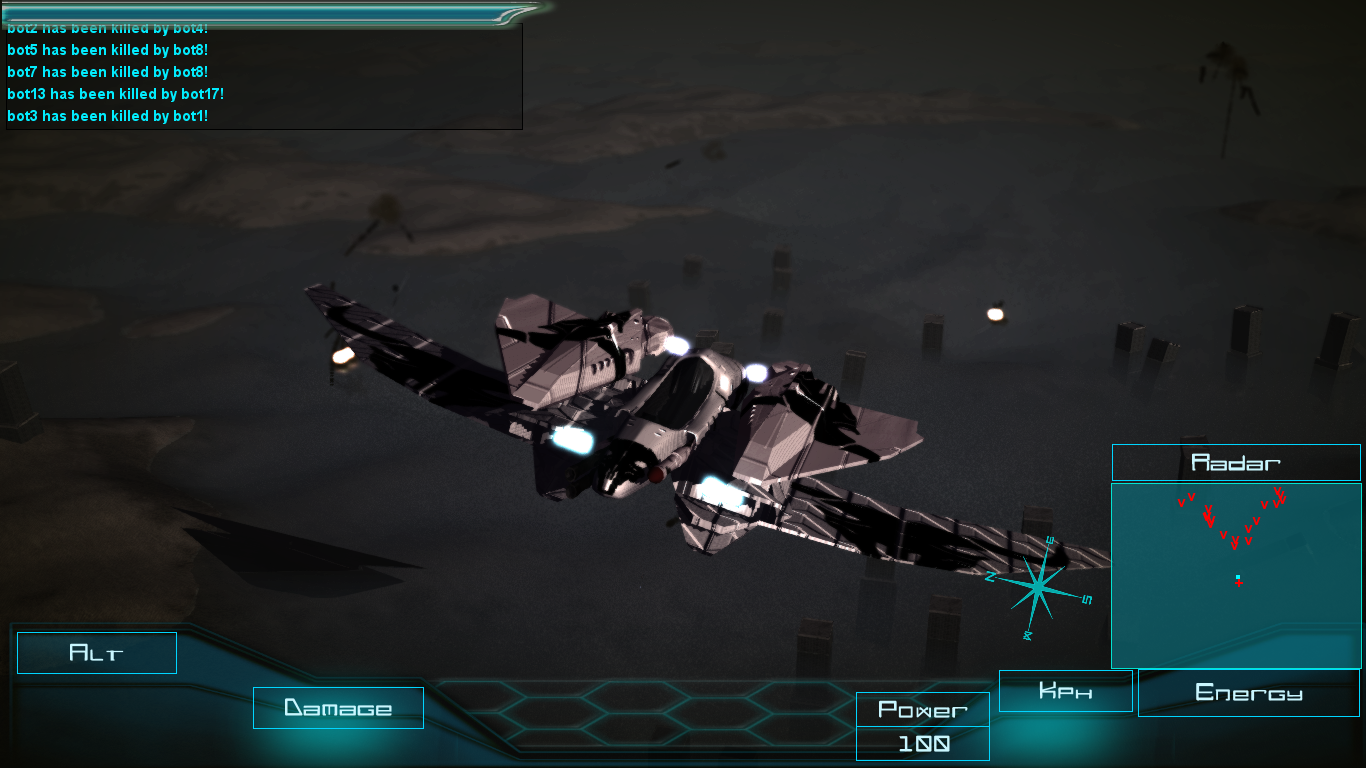The image size is (1366, 768).
Task: Click the red crosshair below the player marker
Action: click(1238, 584)
